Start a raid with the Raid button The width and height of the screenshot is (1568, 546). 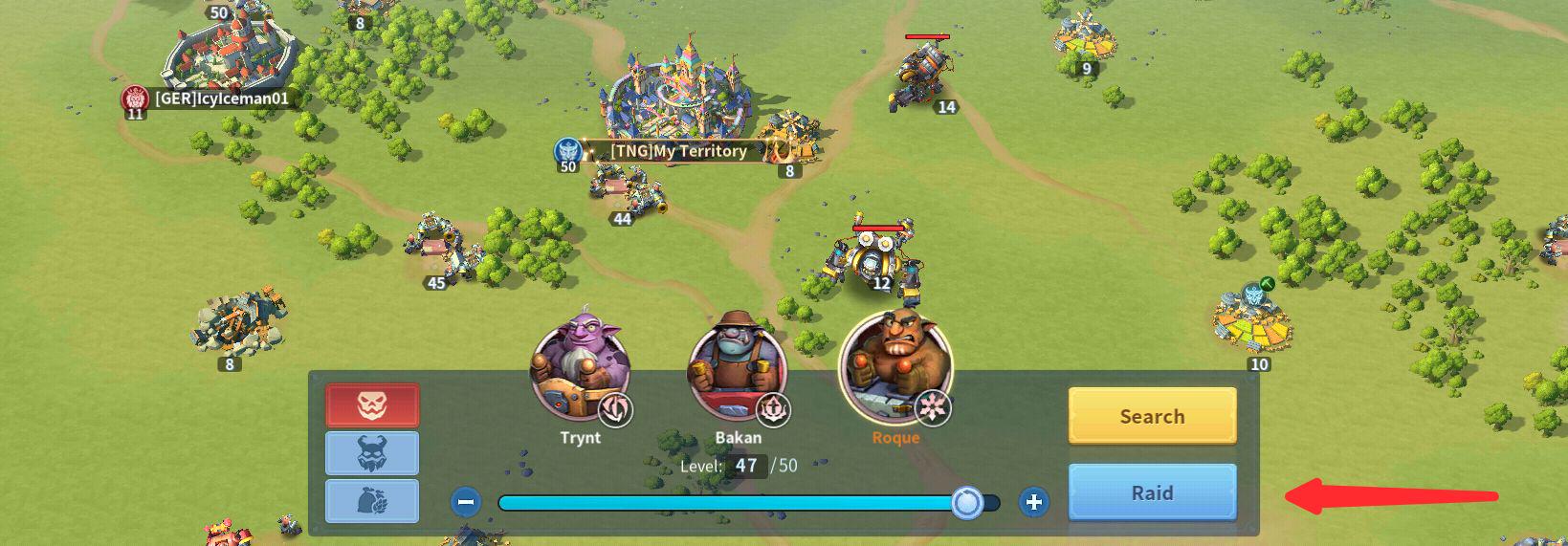tap(1152, 492)
